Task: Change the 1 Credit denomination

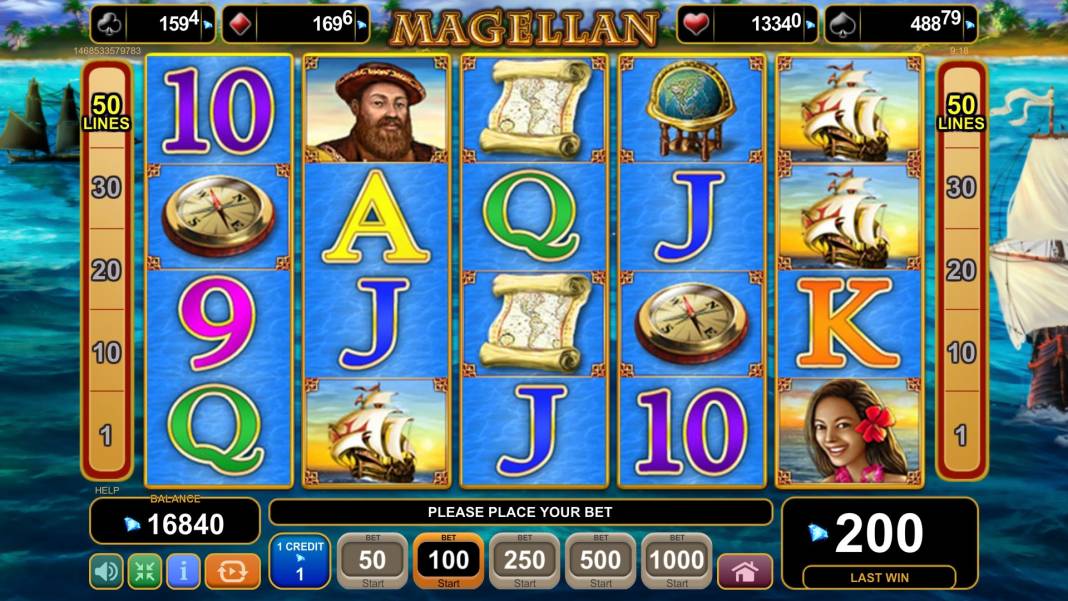Action: coord(299,561)
